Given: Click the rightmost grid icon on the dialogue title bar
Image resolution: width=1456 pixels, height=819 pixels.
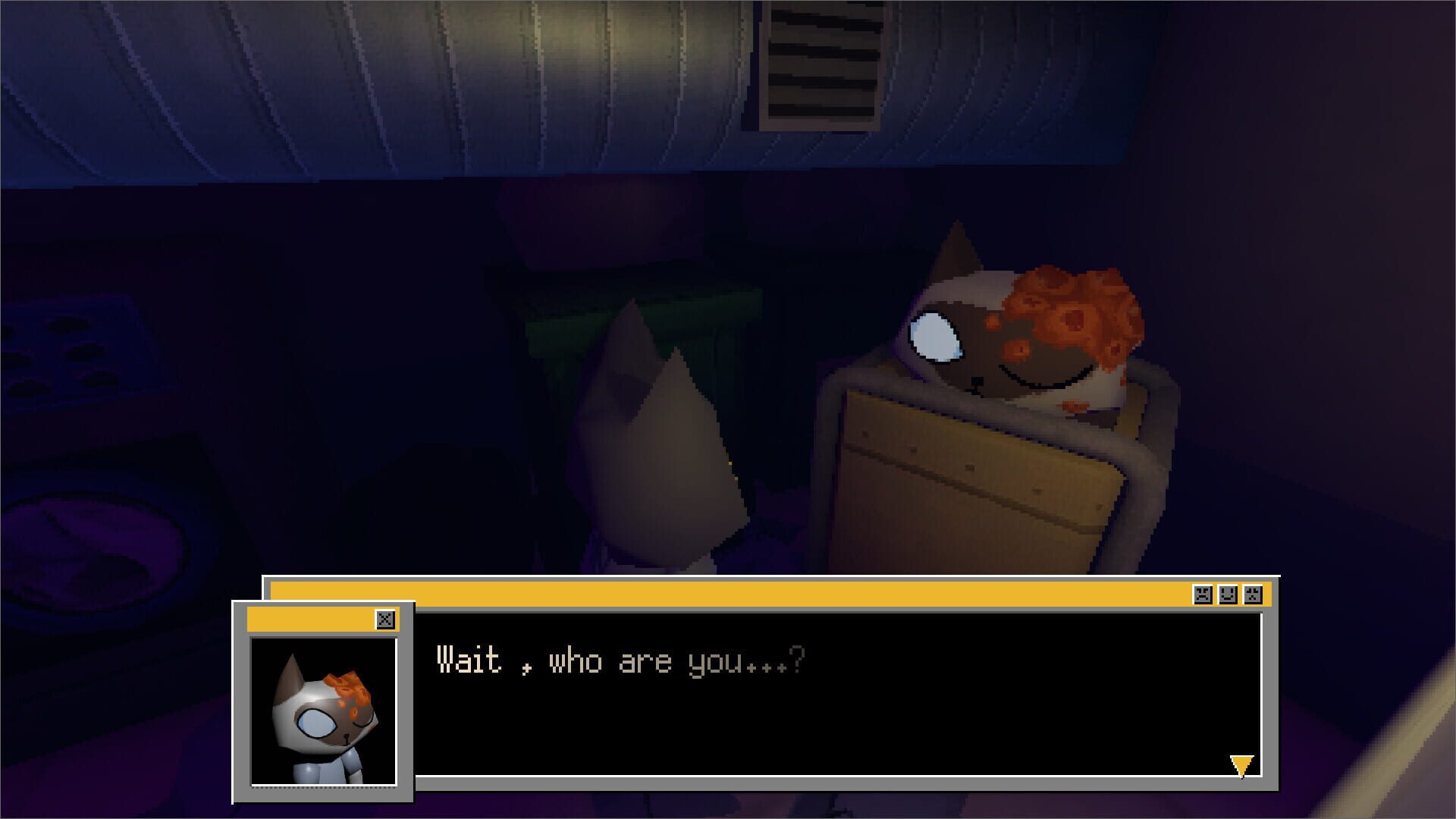Looking at the screenshot, I should tap(1254, 595).
